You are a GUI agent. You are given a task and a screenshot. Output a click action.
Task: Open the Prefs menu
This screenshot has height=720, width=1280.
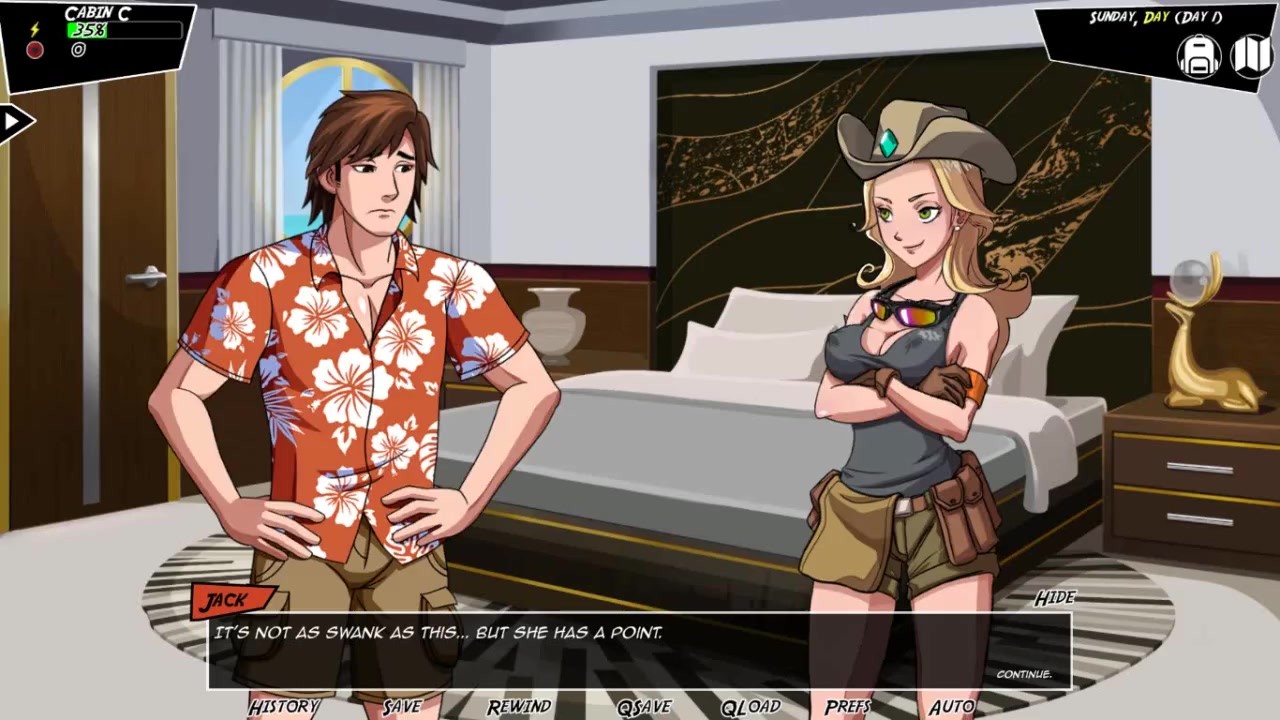848,707
